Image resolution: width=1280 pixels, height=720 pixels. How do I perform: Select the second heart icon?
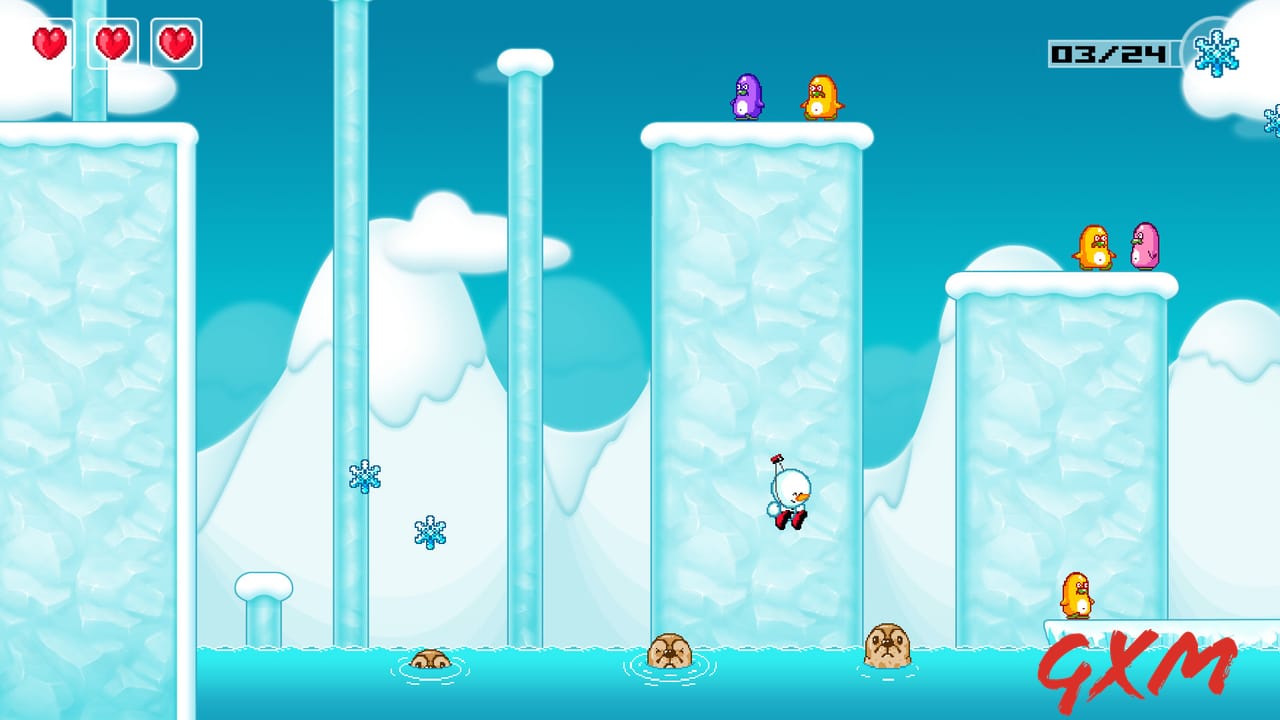click(x=112, y=43)
